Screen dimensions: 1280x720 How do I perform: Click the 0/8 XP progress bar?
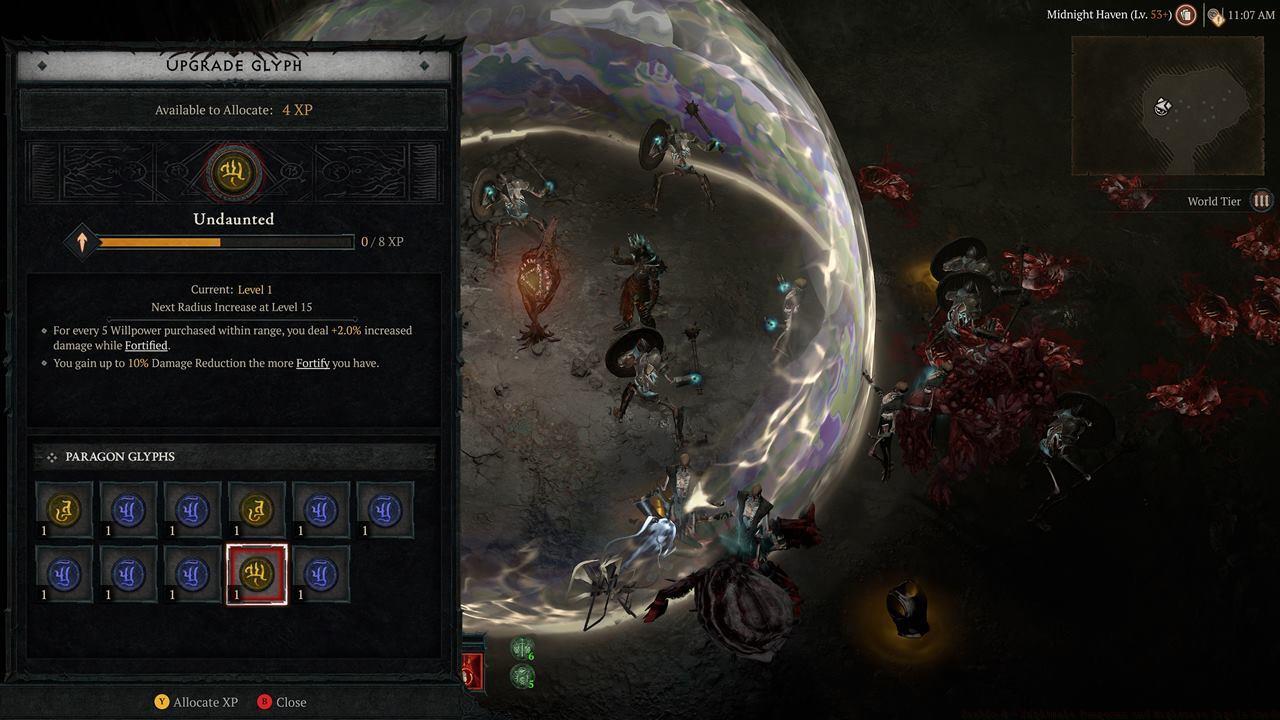[x=220, y=241]
